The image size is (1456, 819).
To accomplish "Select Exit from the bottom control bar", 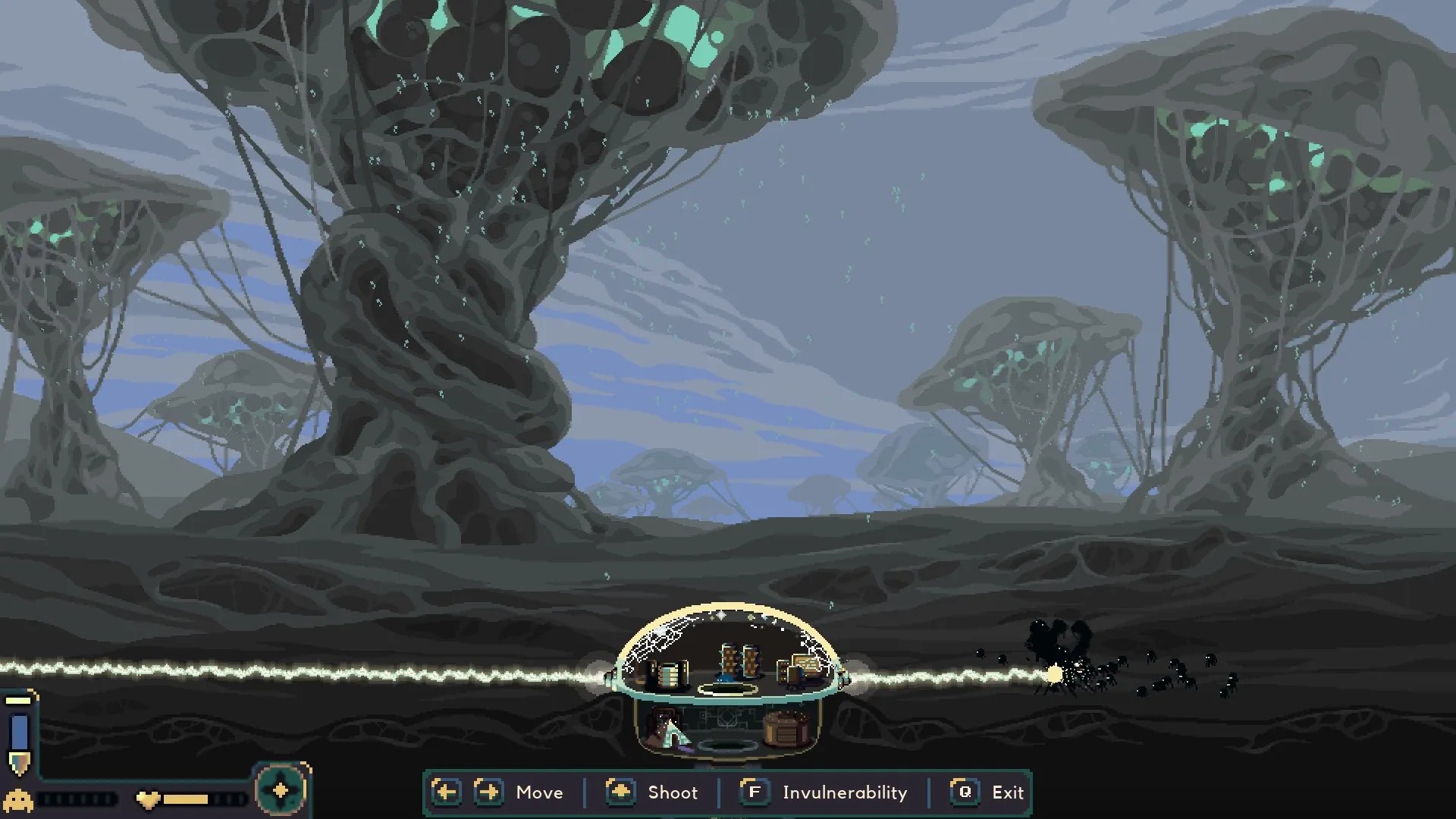I will coord(1008,792).
